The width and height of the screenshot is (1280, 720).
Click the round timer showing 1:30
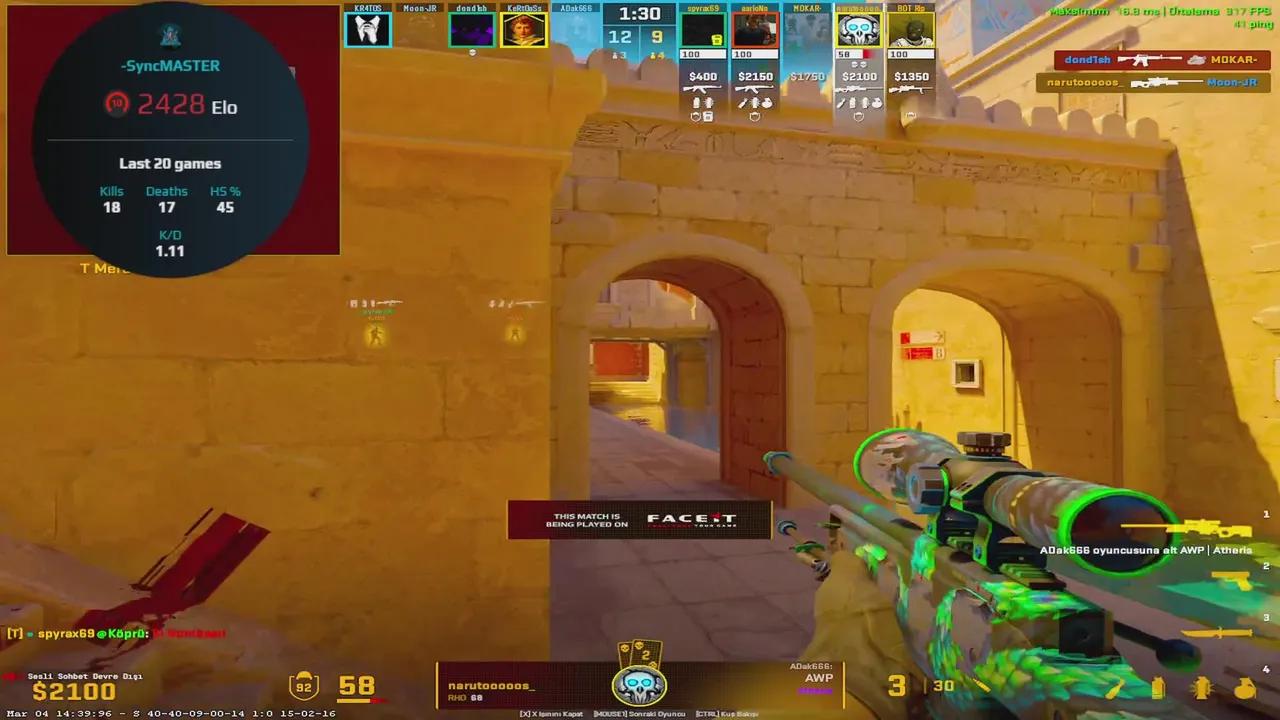click(x=638, y=14)
